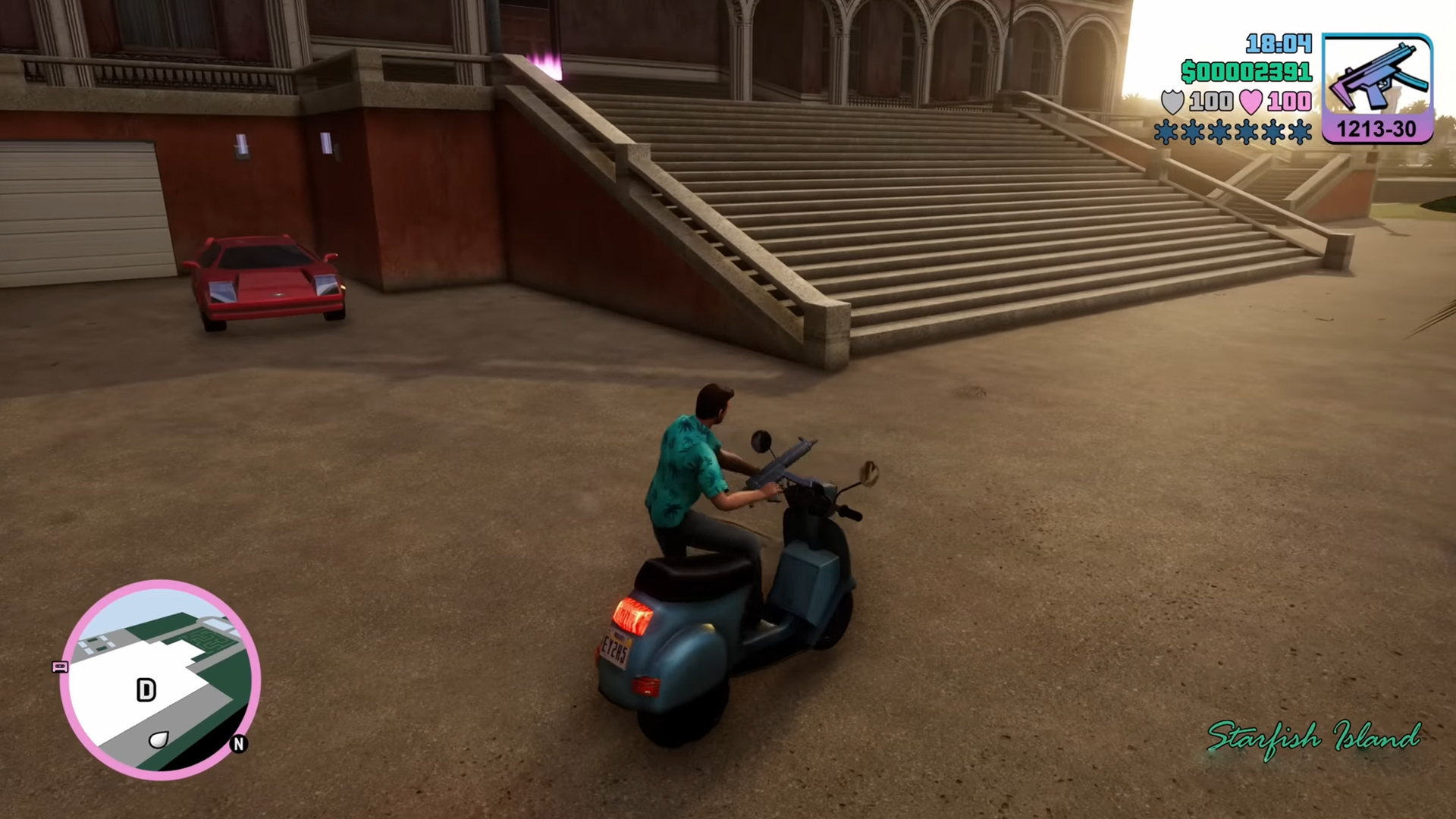Select the money counter $00002391
The width and height of the screenshot is (1456, 819).
(1247, 73)
